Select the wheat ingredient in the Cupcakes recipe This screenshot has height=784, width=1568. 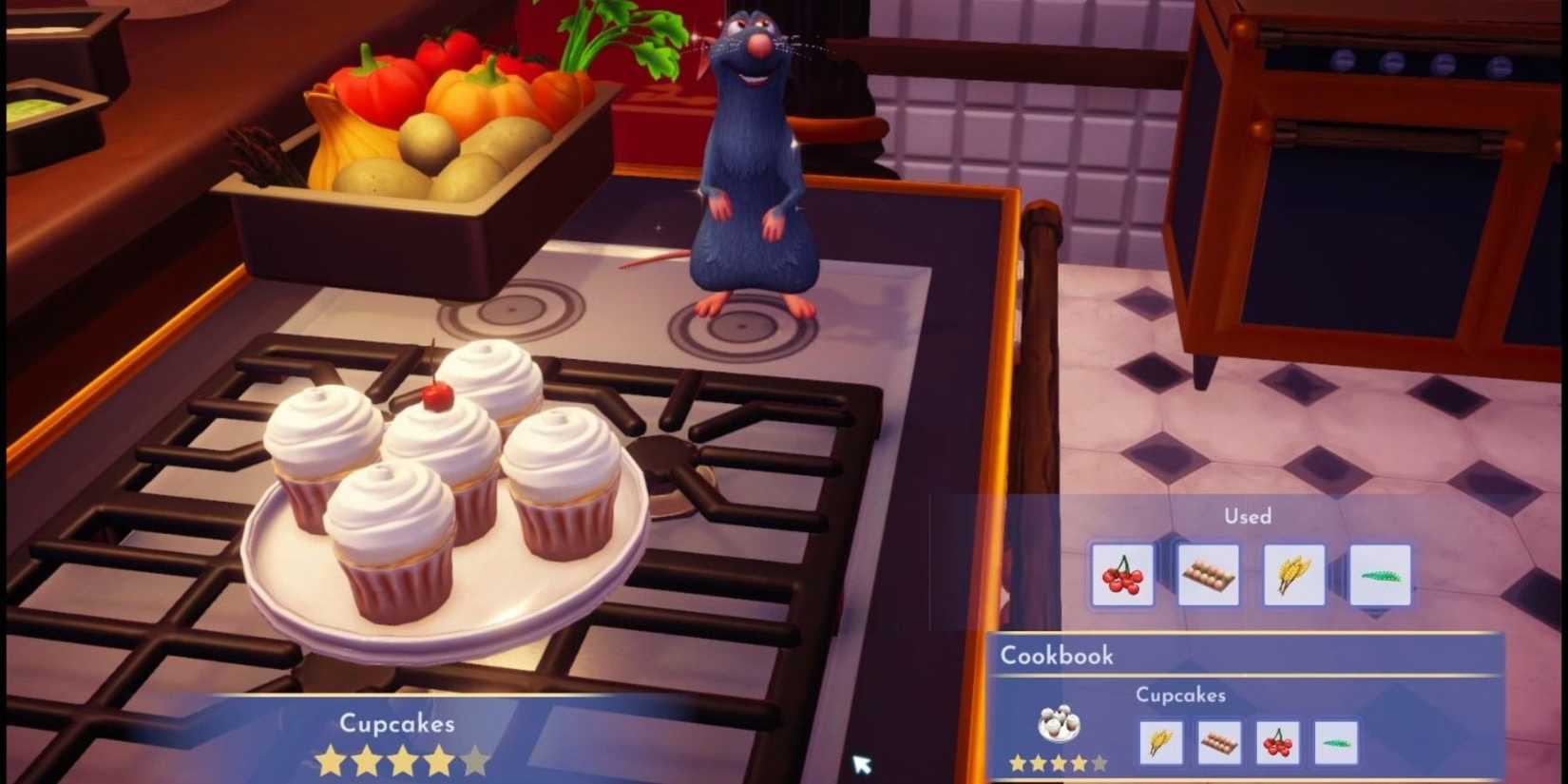(x=1161, y=742)
